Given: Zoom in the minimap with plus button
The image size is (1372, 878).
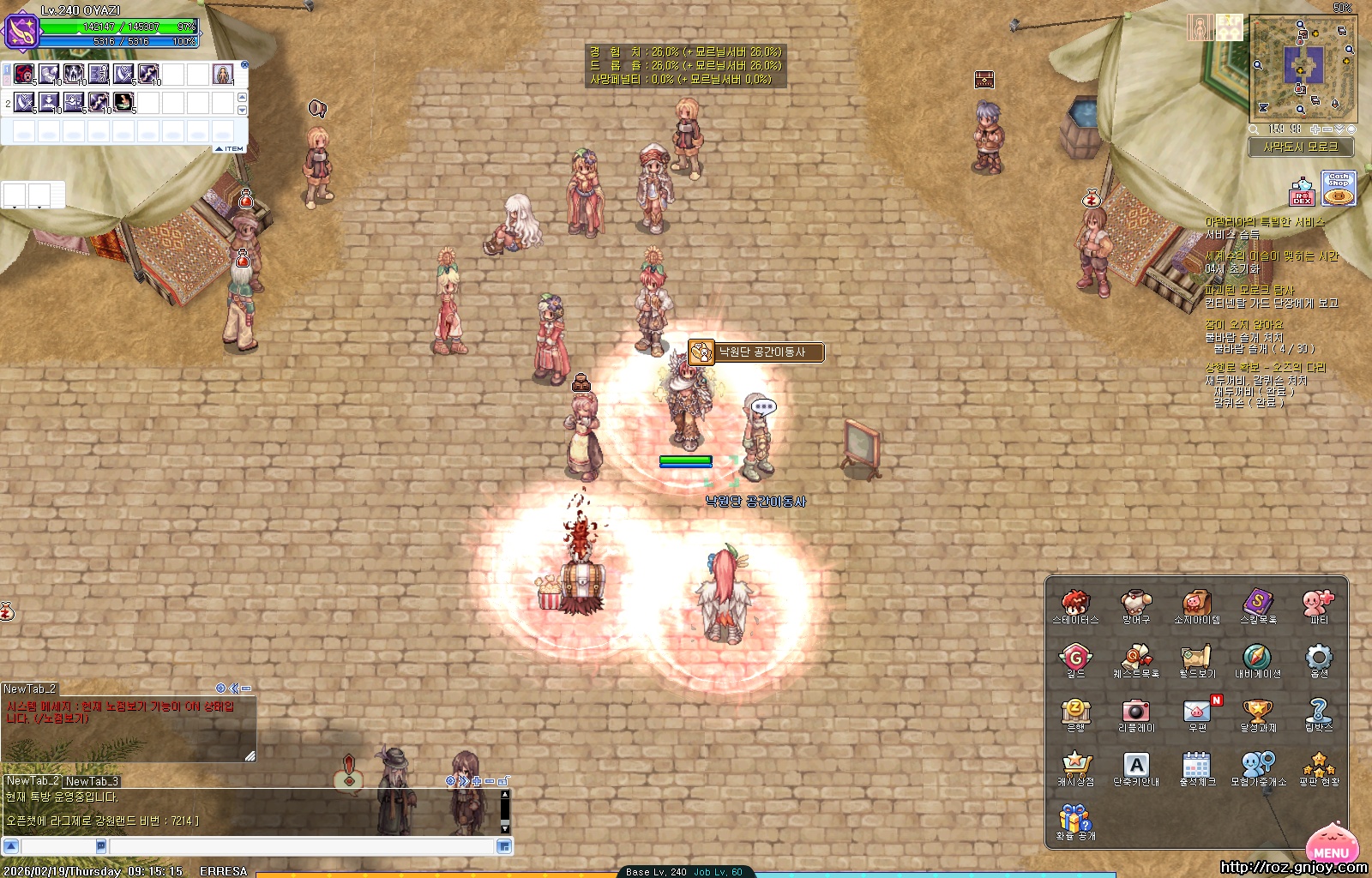Looking at the screenshot, I should click(x=1315, y=129).
